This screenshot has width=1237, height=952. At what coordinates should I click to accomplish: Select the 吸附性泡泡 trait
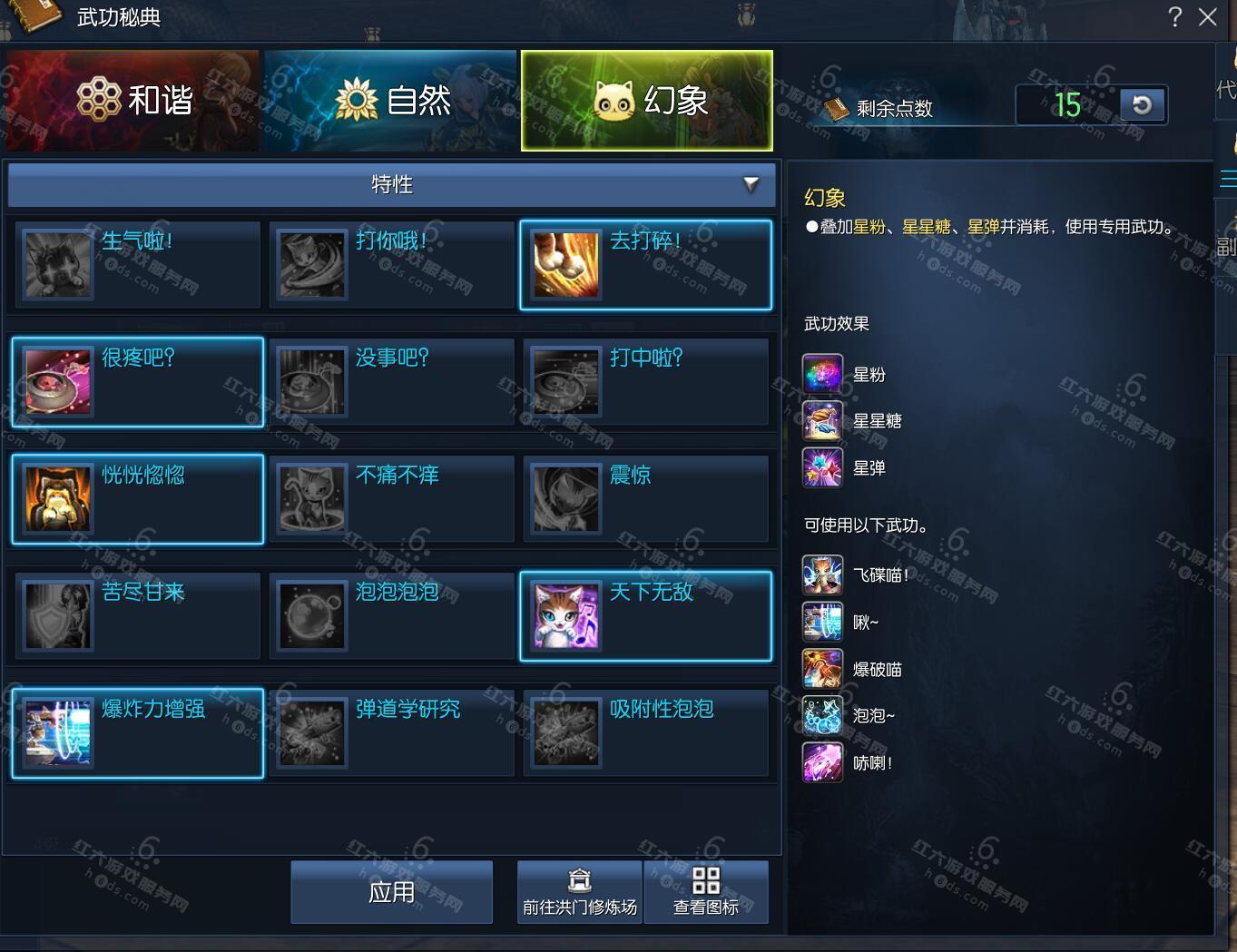coord(645,732)
